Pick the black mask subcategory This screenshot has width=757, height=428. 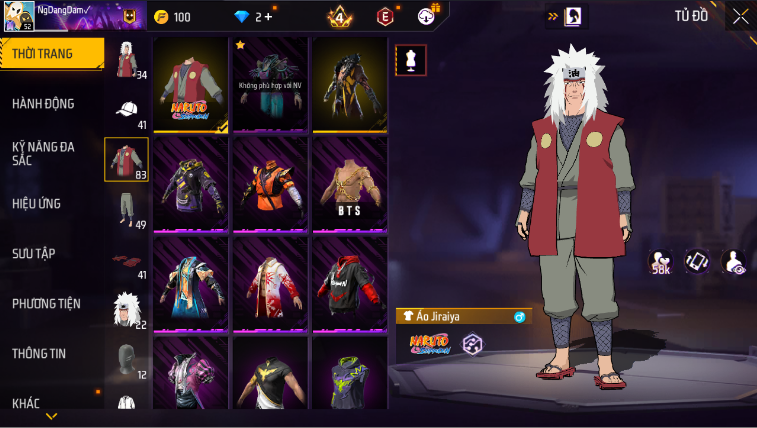127,360
